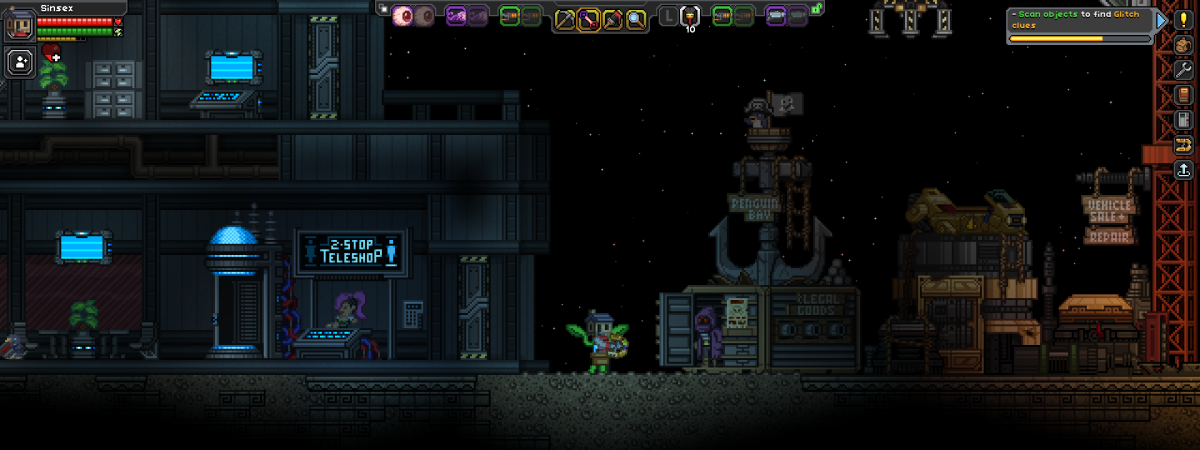Screen dimensions: 1200x450
Task: Select the torch slot with count 10
Action: 690,17
